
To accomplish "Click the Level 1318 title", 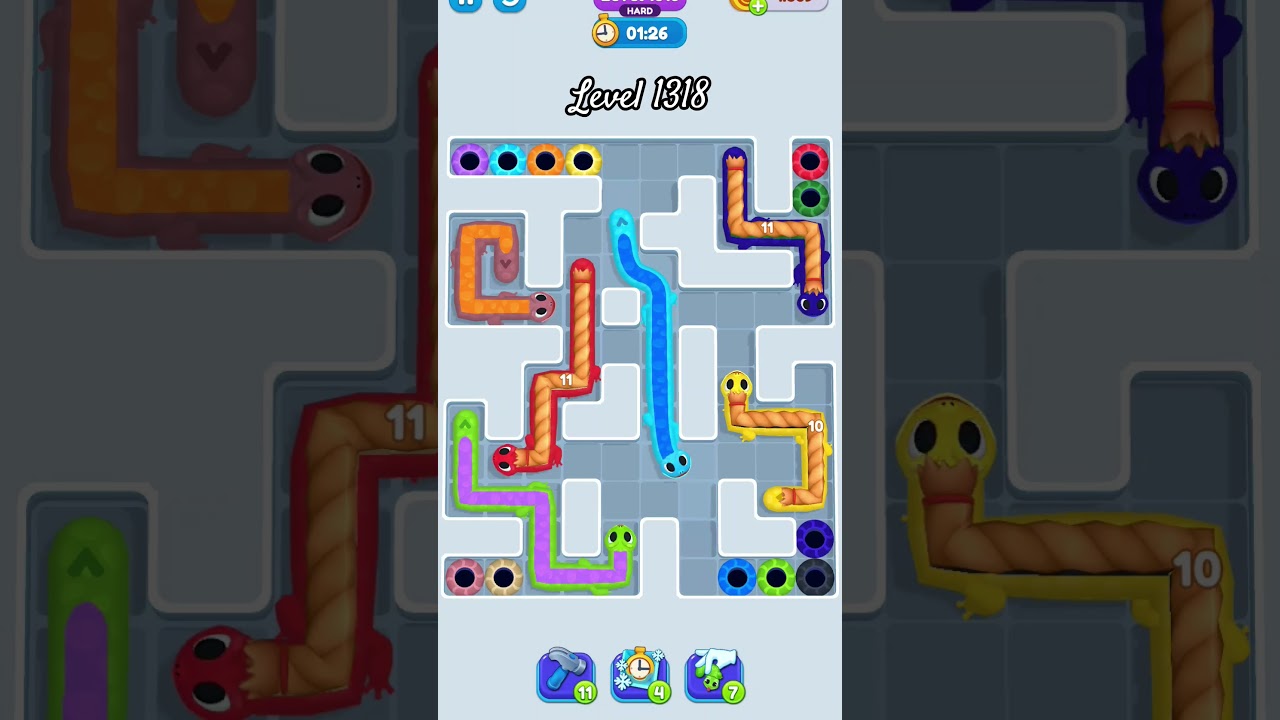I will 639,96.
